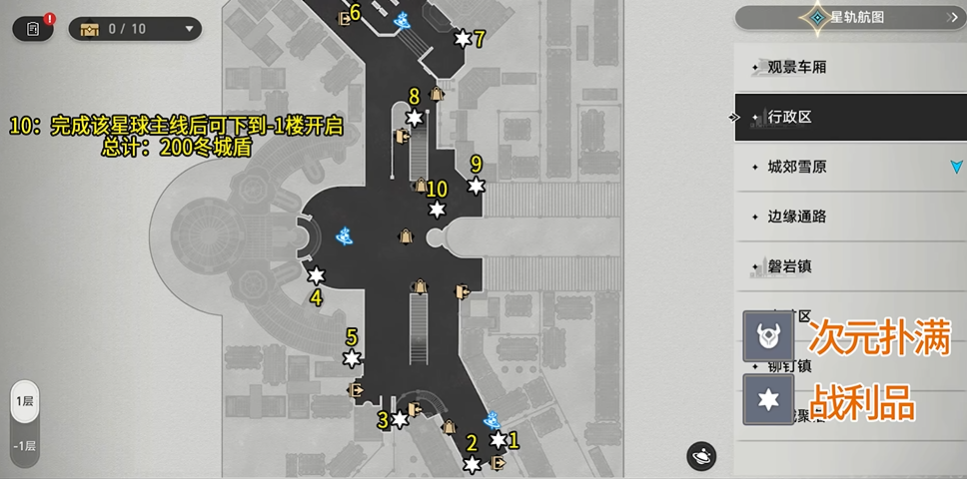Click the blue space anchor near marker 6
Viewport: 967px width, 479px height.
click(402, 20)
